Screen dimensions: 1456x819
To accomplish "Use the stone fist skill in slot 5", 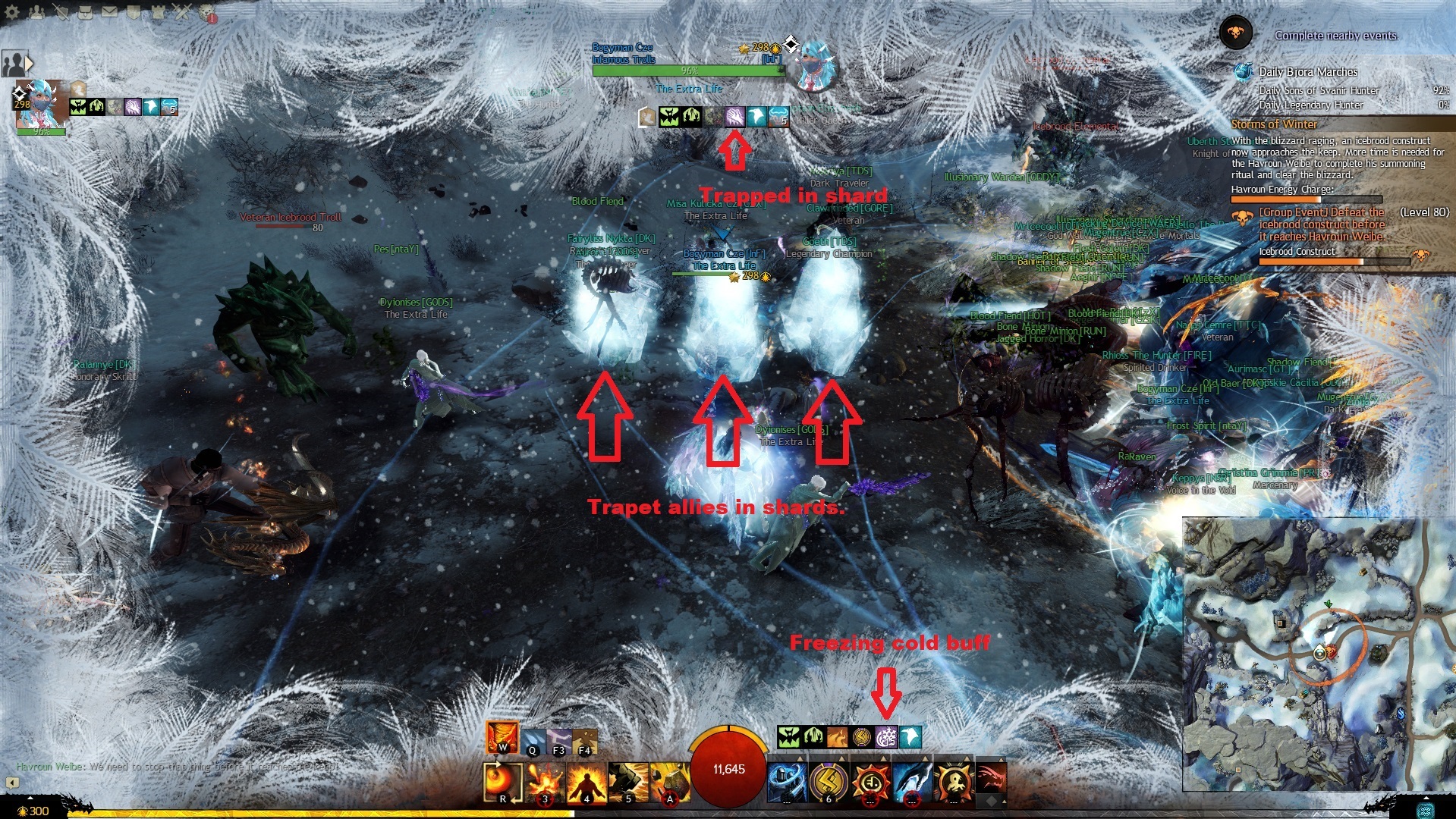I will [627, 782].
